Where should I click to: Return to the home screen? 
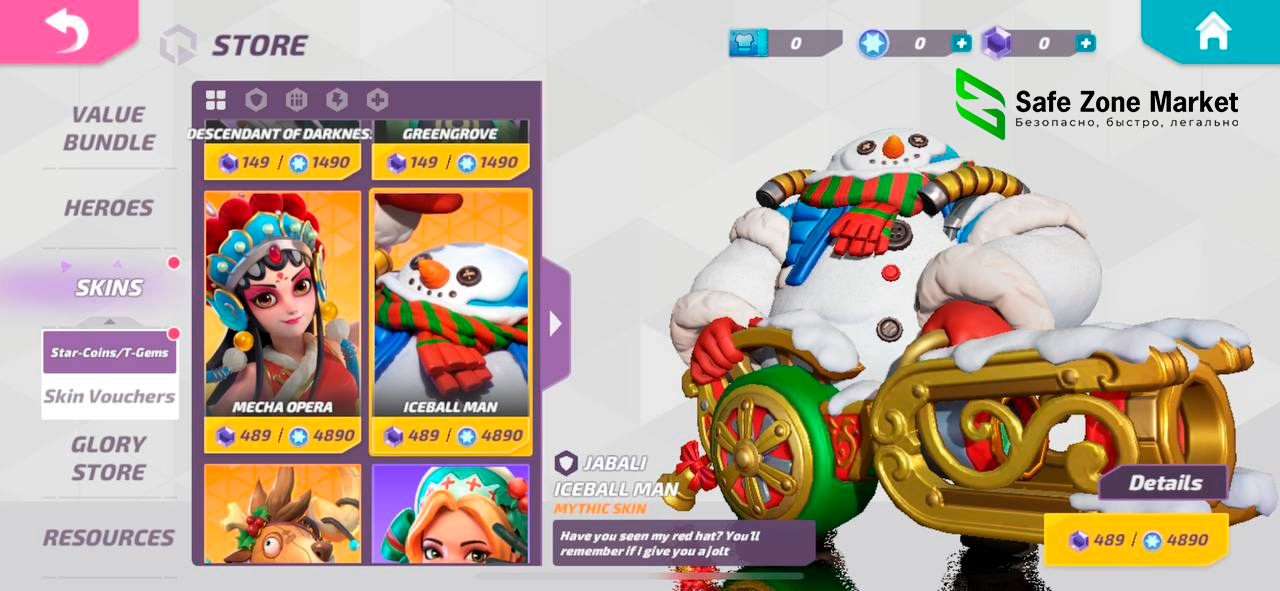tap(1212, 31)
